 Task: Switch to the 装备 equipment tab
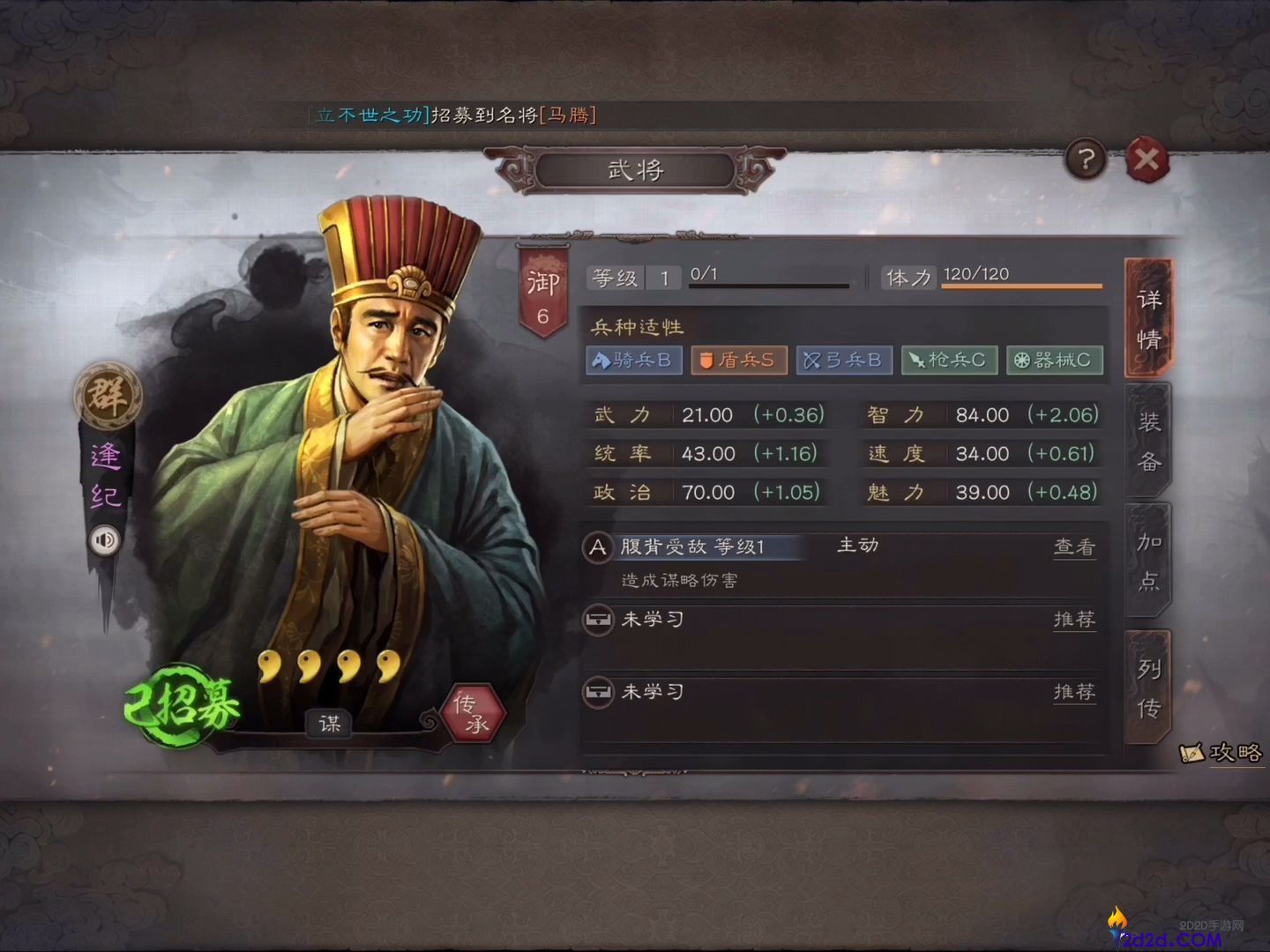coord(1148,441)
